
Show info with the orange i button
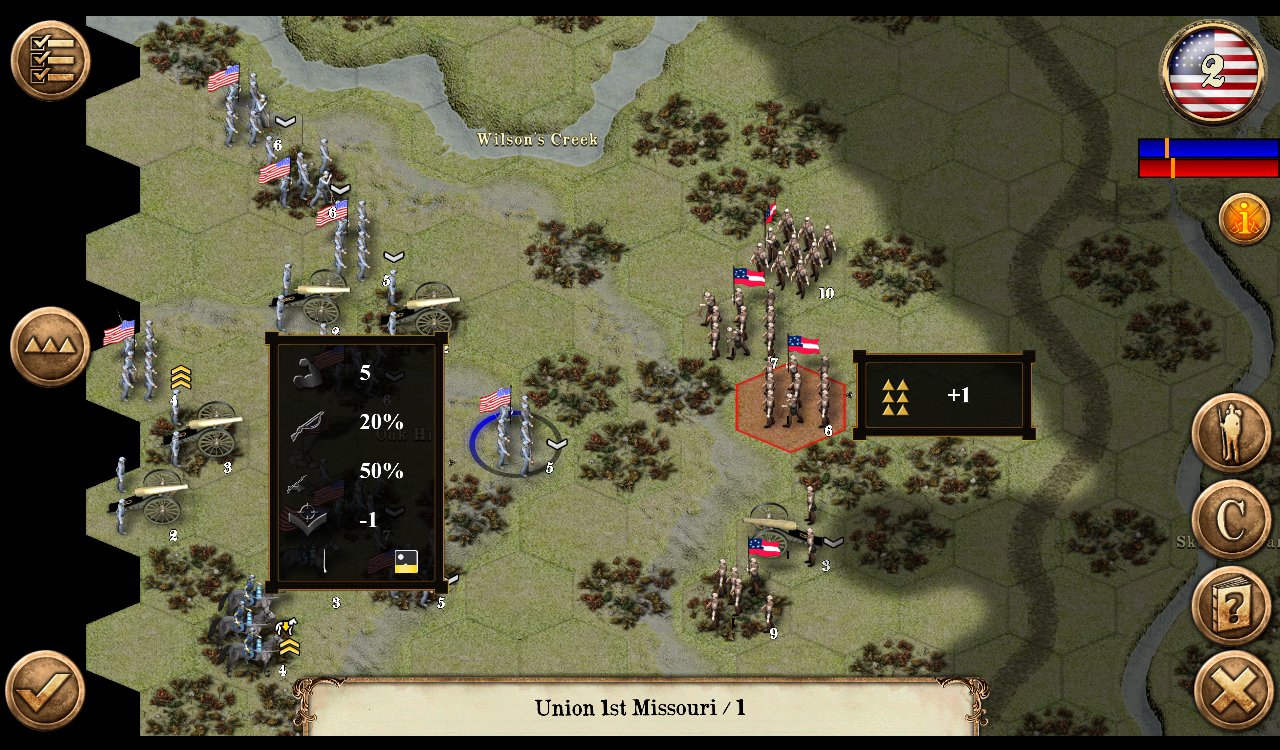click(x=1244, y=219)
